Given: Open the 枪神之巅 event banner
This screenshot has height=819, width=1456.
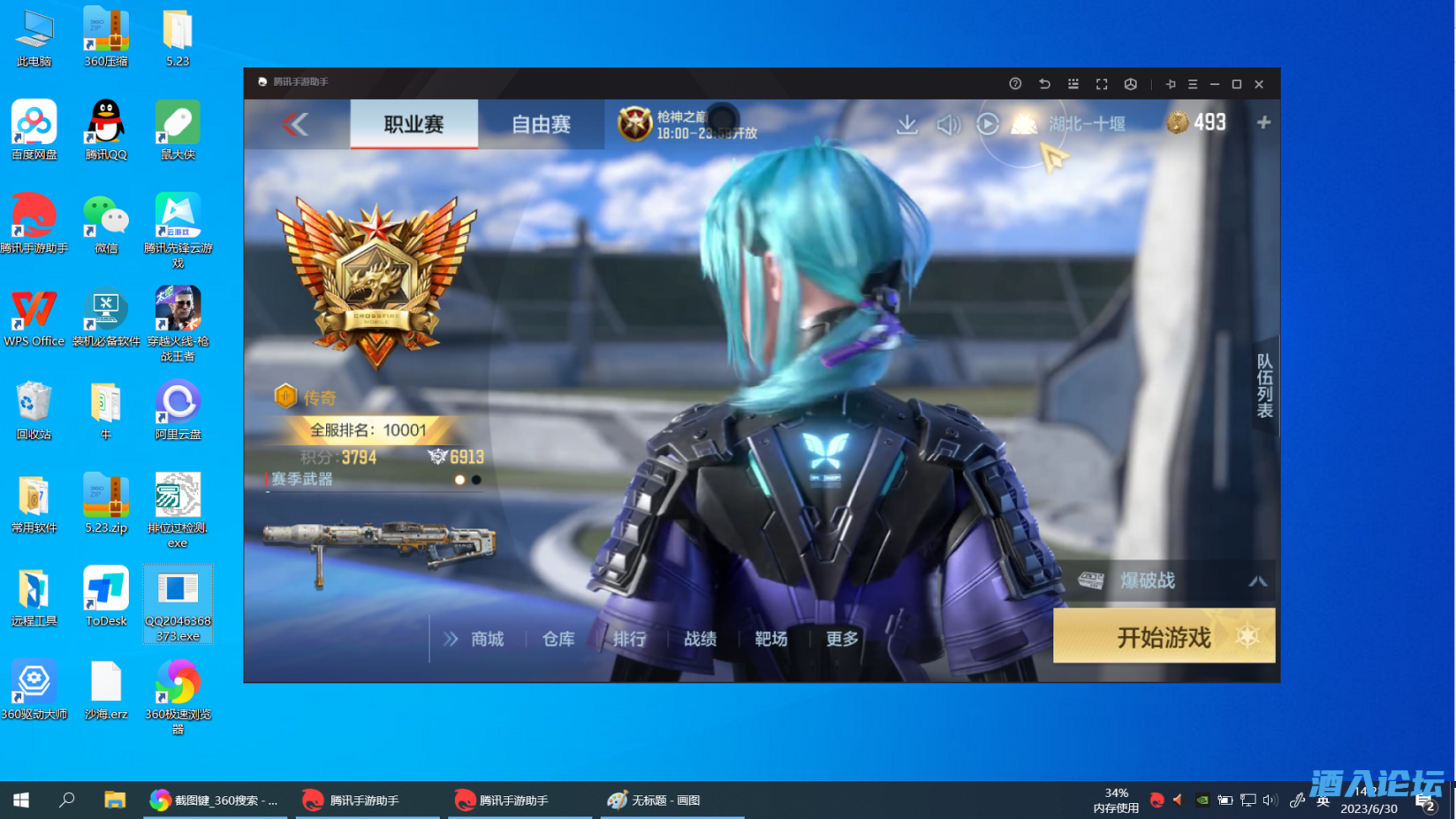Looking at the screenshot, I should [688, 125].
